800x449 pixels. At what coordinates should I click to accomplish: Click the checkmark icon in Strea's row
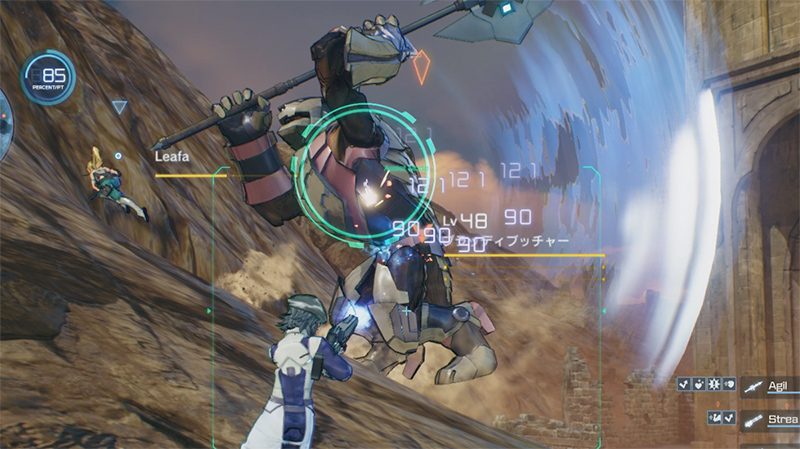pos(728,418)
